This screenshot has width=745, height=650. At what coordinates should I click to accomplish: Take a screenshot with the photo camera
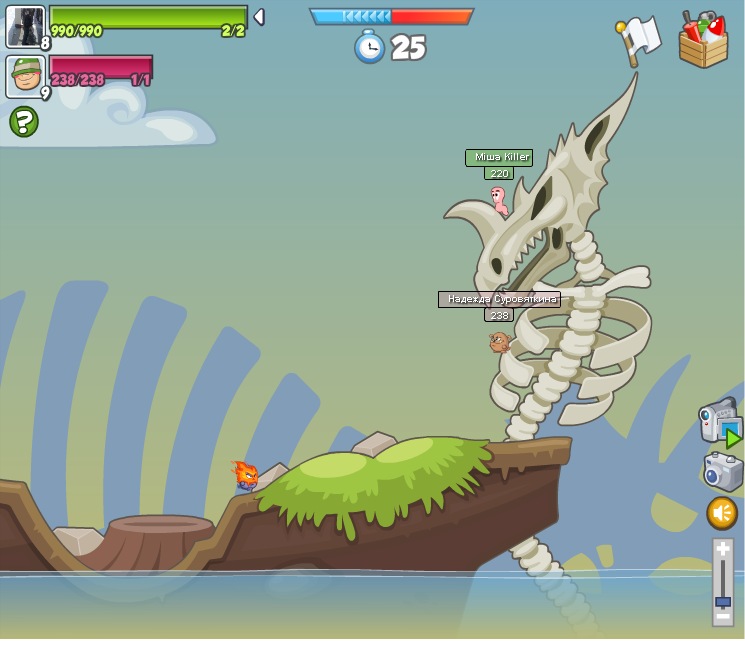(x=722, y=471)
